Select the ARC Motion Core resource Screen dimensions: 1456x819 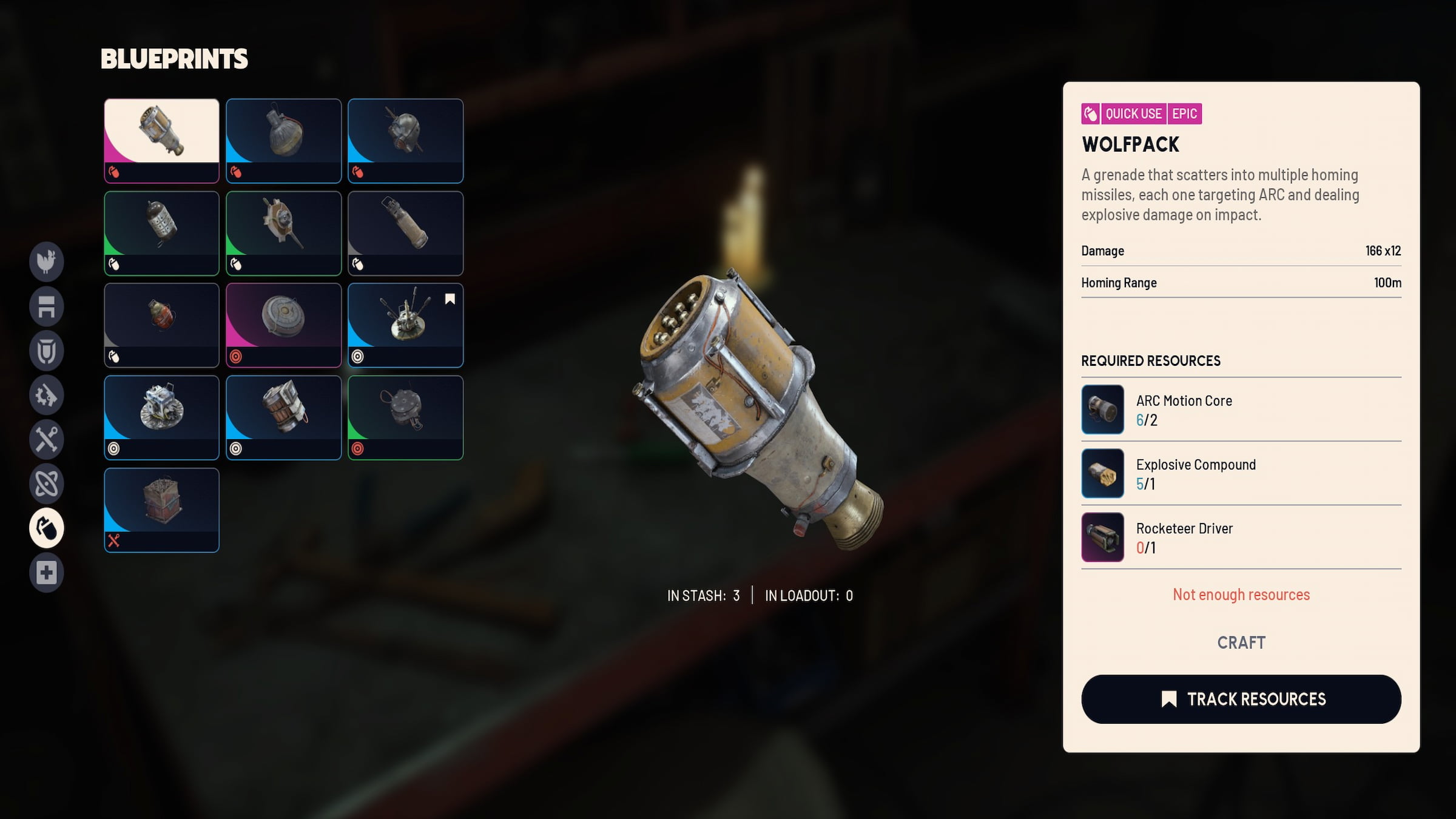click(1241, 409)
